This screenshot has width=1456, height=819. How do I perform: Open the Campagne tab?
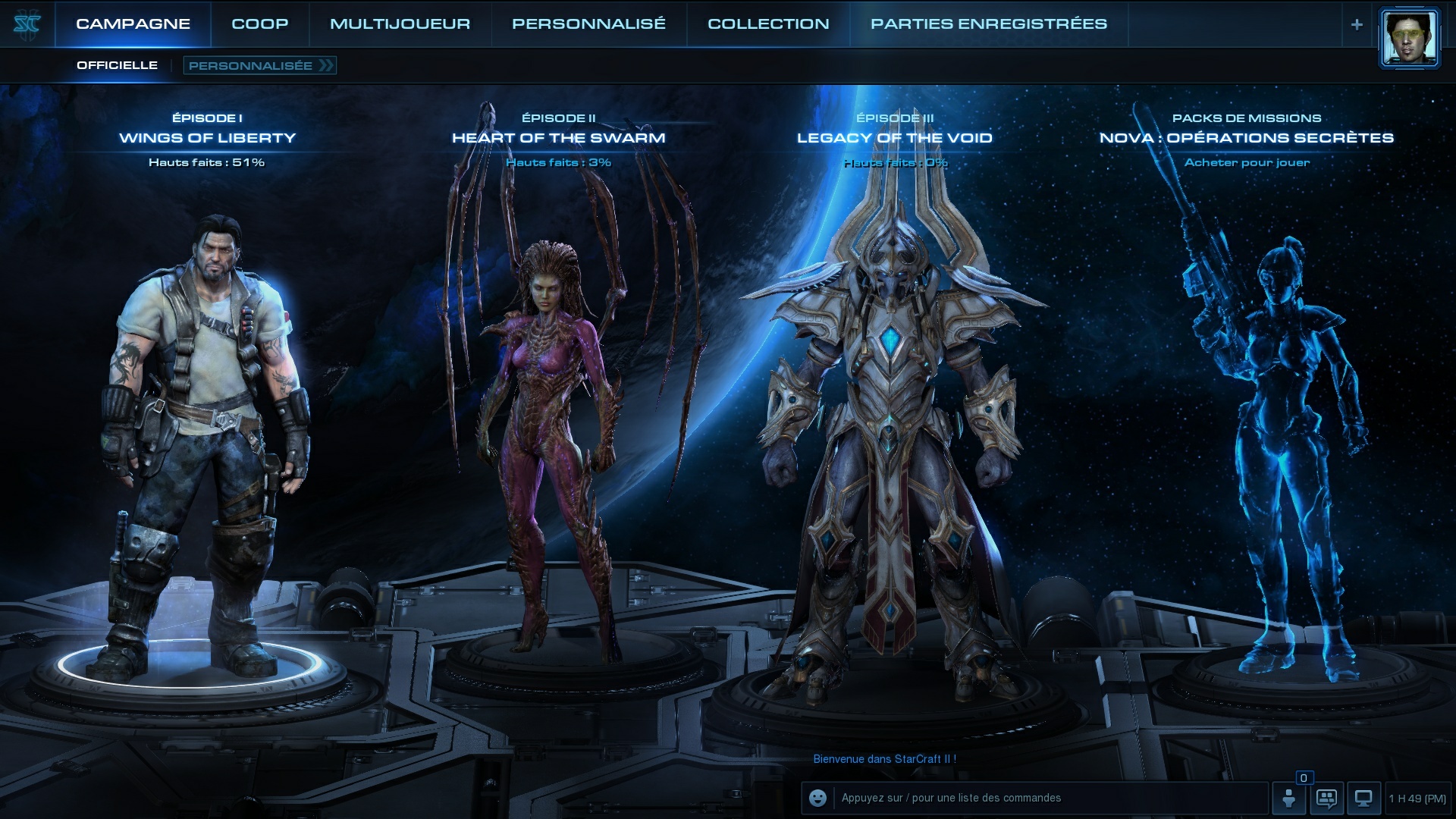pos(133,24)
